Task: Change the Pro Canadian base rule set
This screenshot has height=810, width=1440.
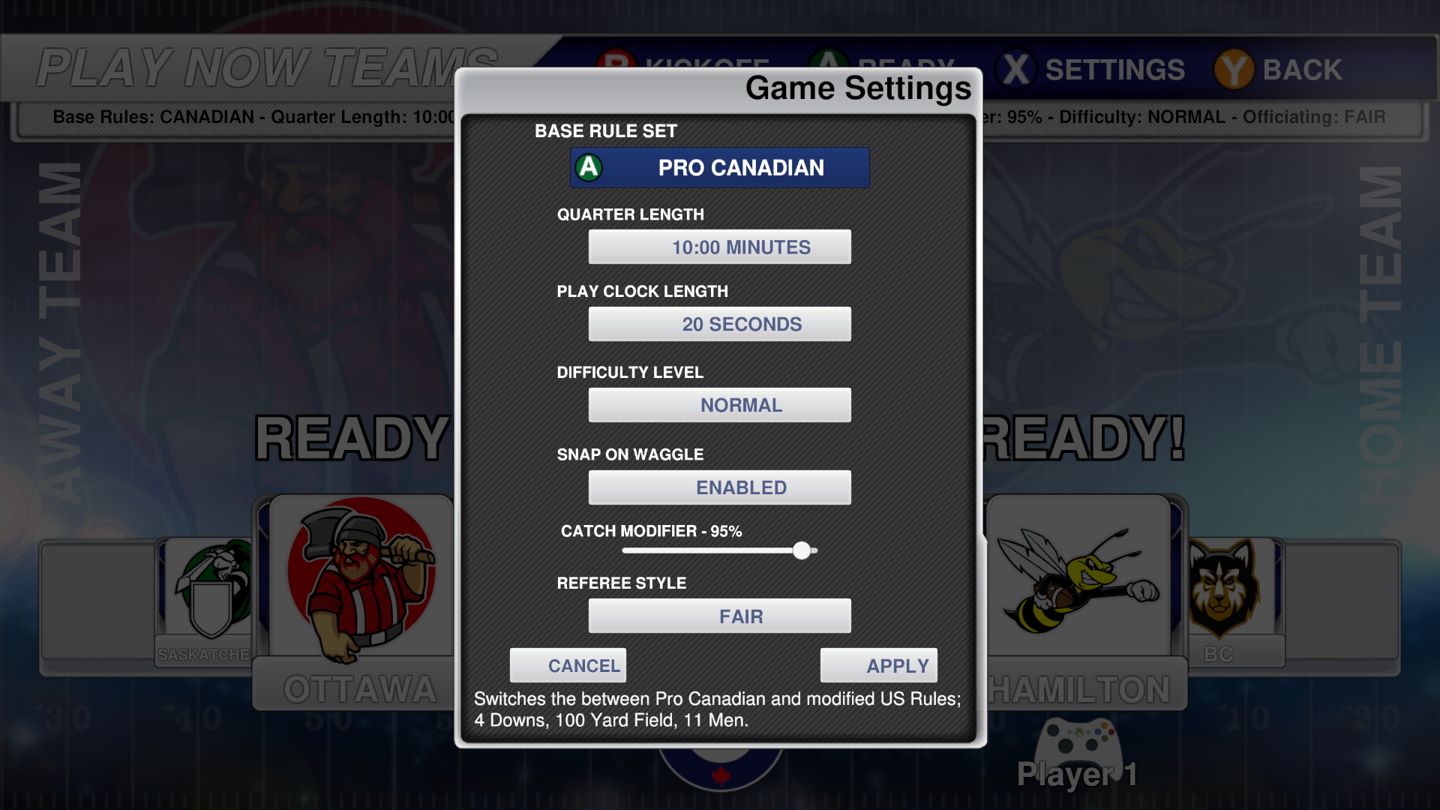Action: point(720,168)
